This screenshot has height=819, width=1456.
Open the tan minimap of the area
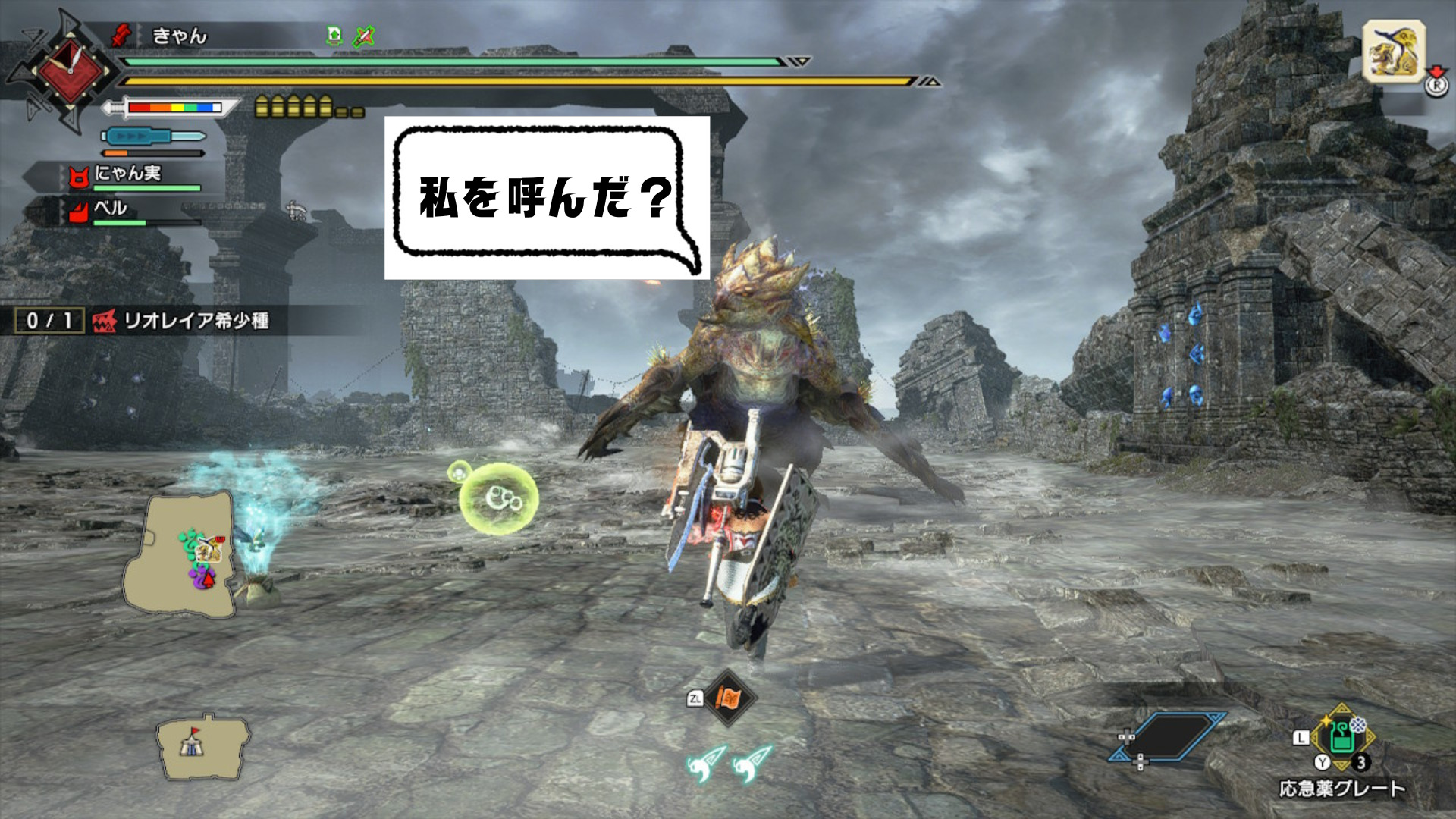tap(180, 552)
